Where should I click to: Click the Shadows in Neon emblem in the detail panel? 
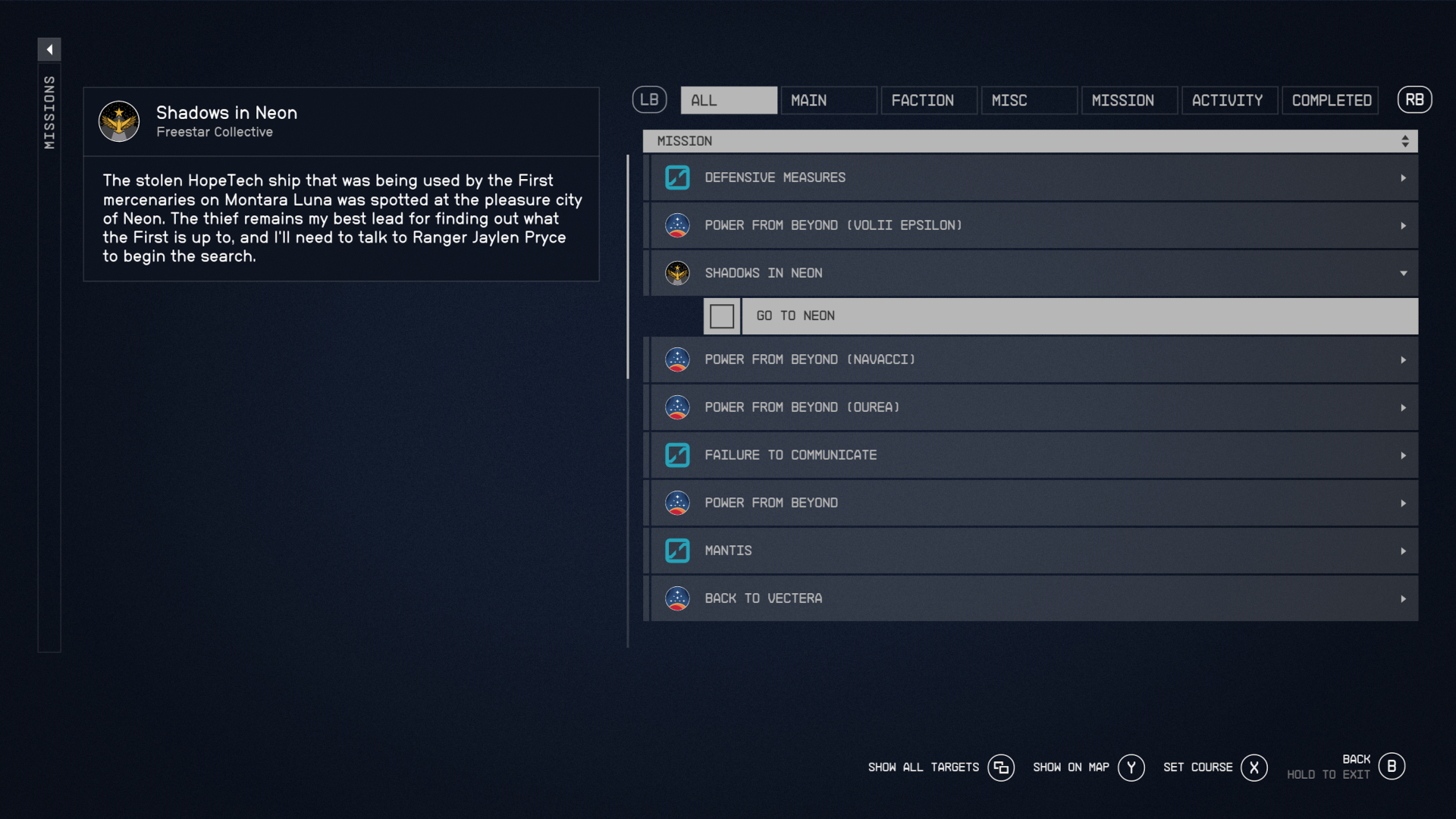point(119,121)
